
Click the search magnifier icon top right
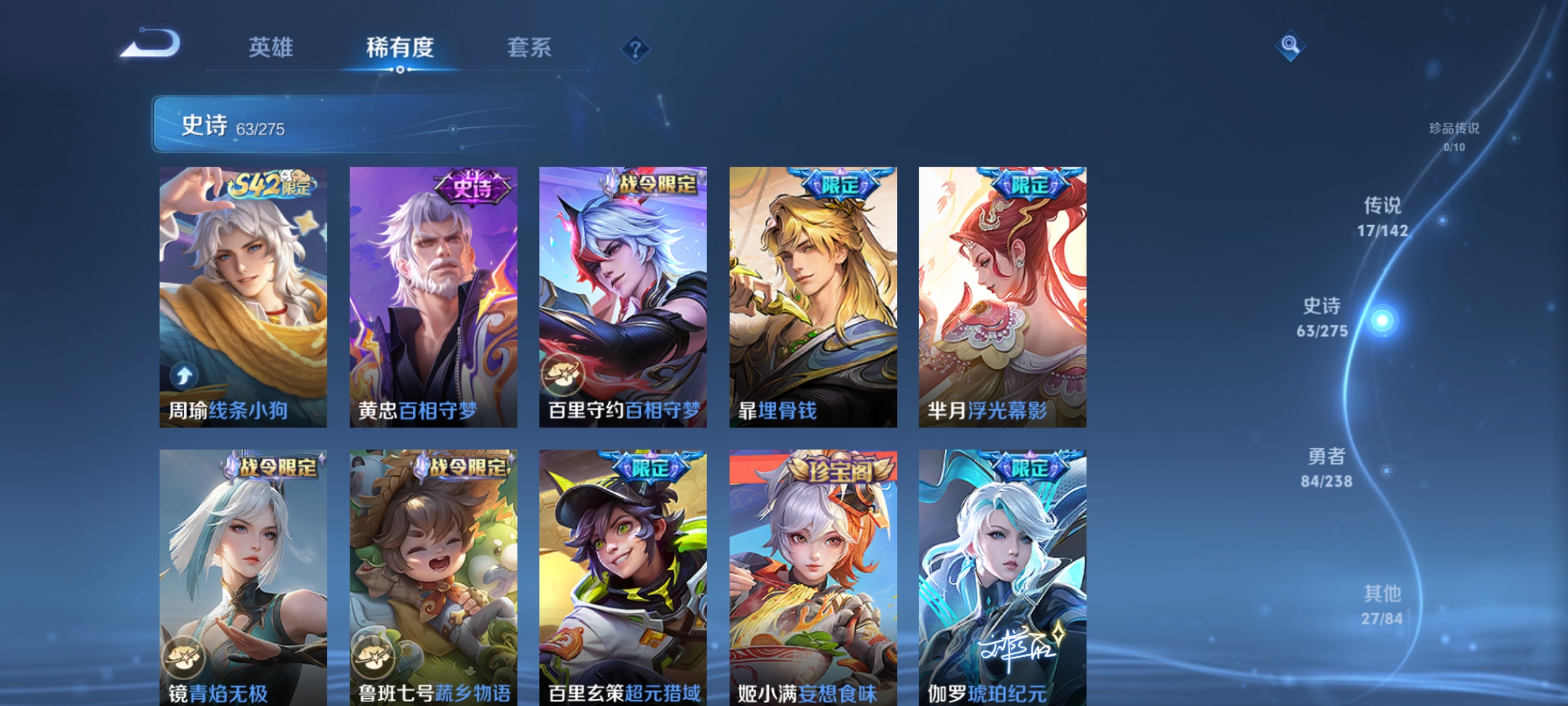[1289, 47]
